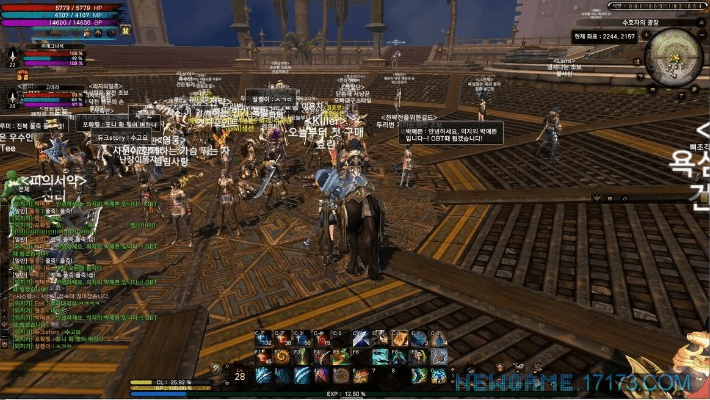Activate the cyan claw skill in slot F7

click(381, 356)
